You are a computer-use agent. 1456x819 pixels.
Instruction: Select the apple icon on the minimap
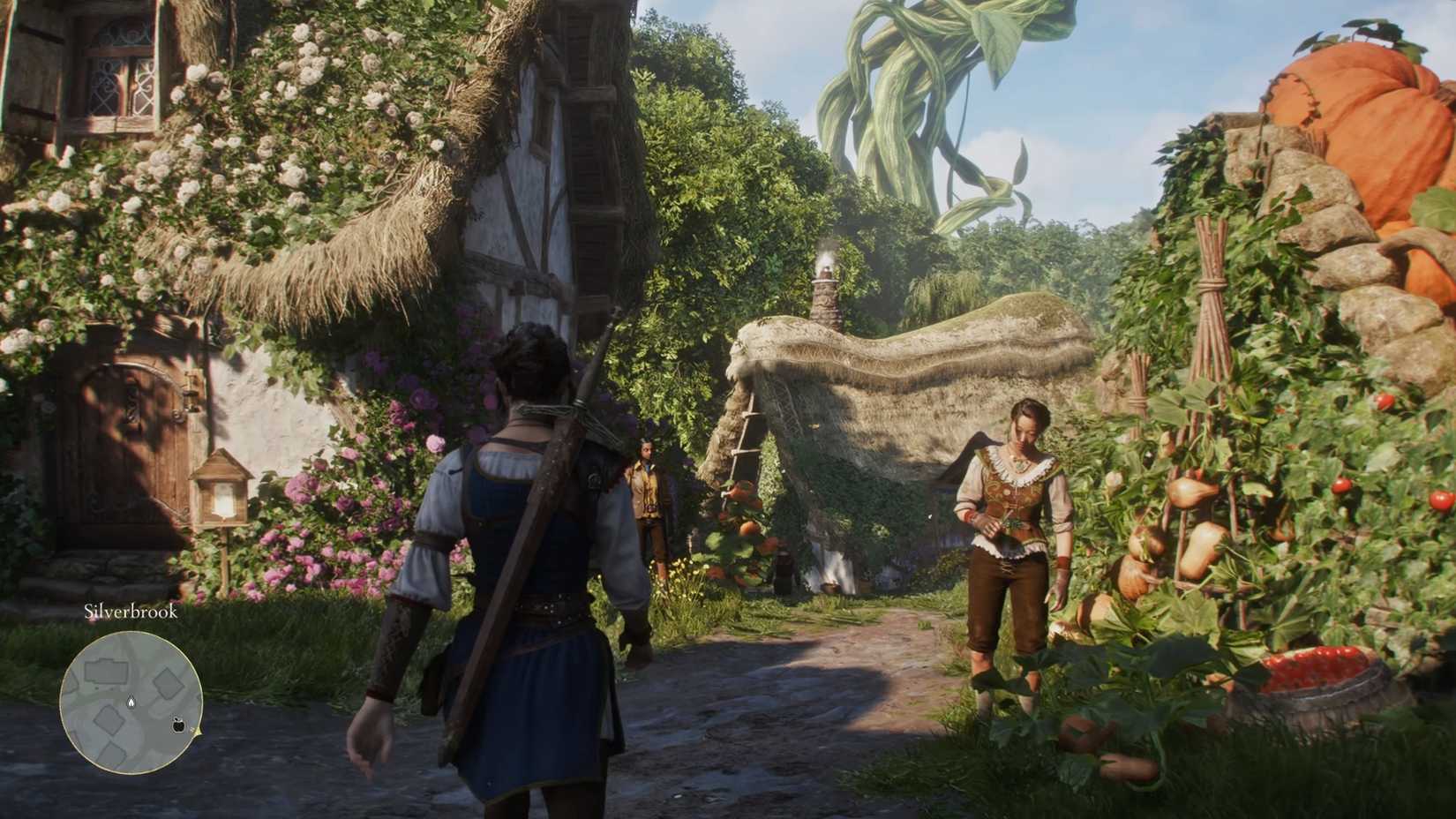click(178, 725)
